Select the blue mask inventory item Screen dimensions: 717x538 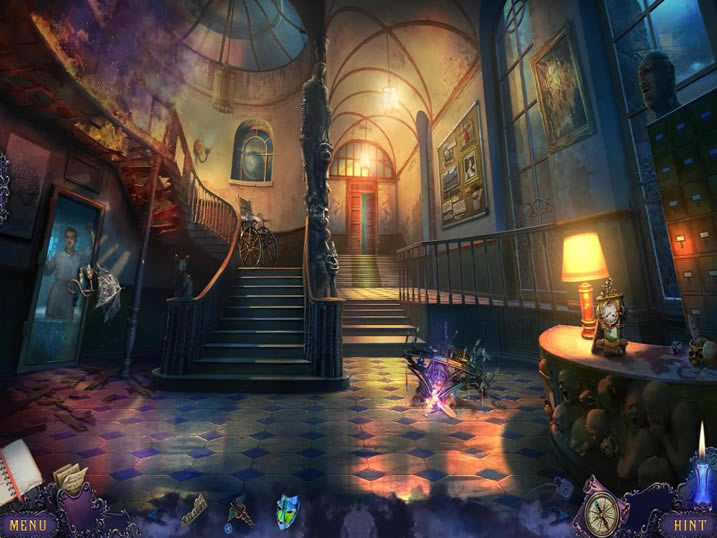click(286, 506)
